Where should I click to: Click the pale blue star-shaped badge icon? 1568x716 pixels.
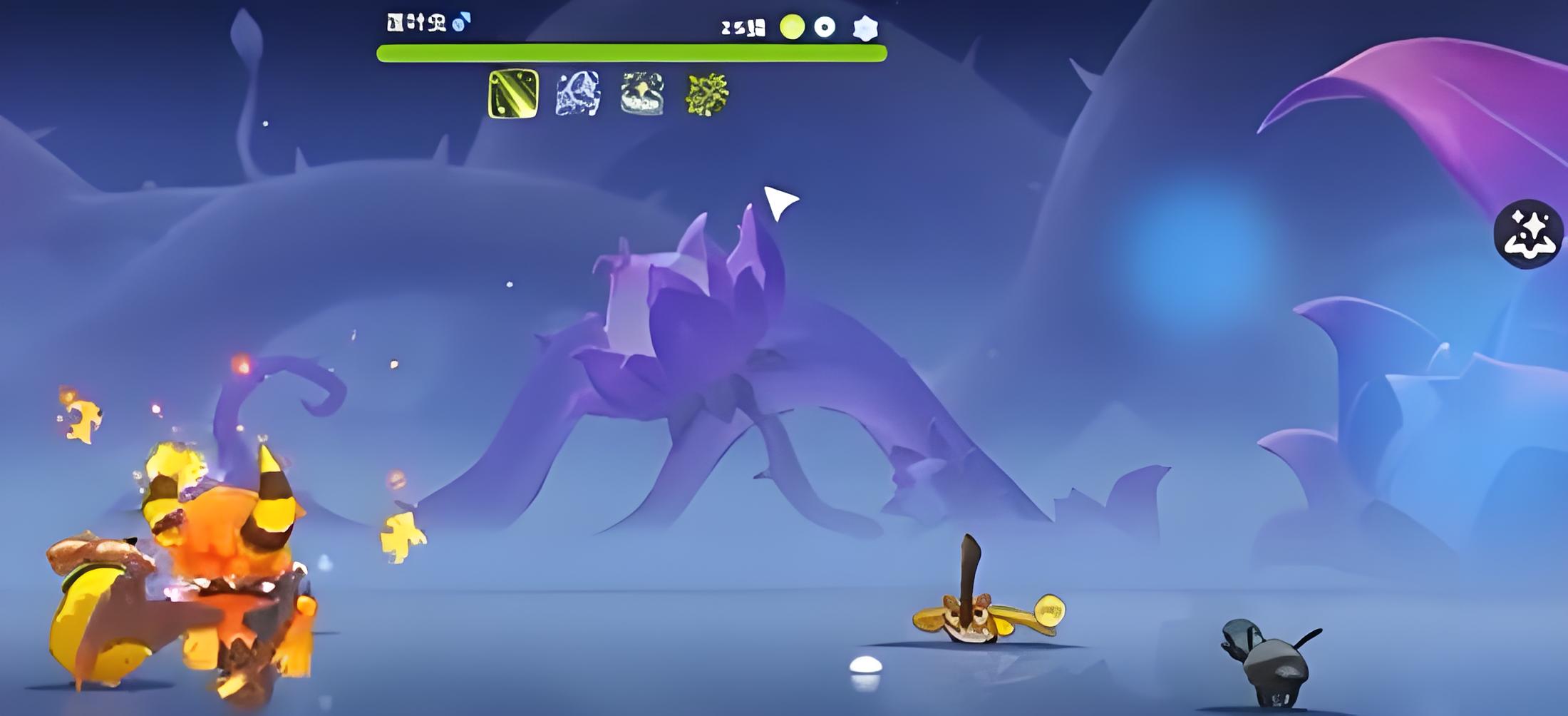coord(865,28)
